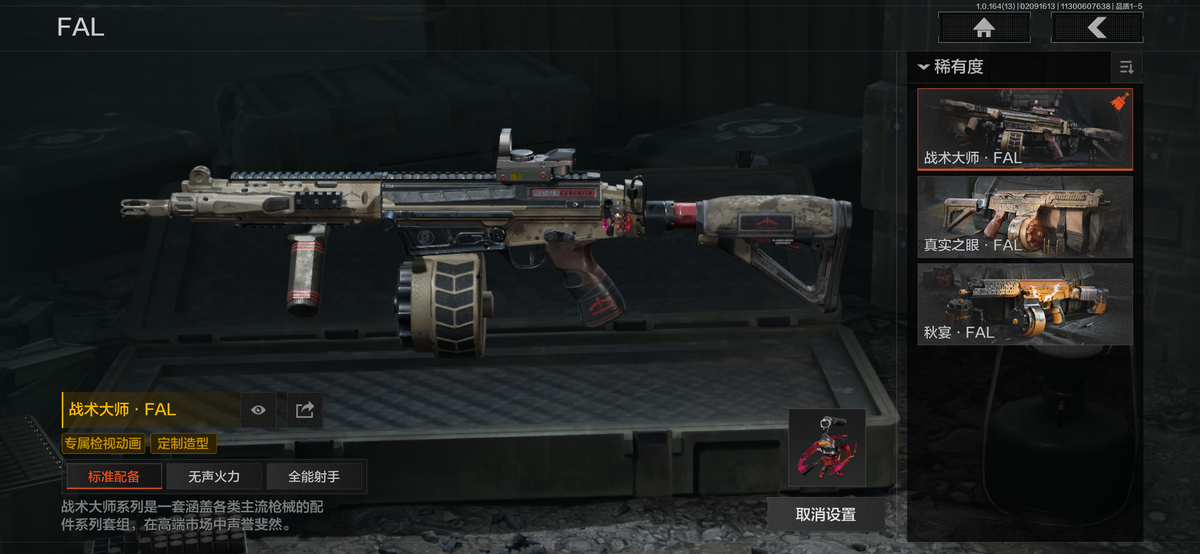Switch to the 无声火力 loadout tab
The width and height of the screenshot is (1200, 554).
pyautogui.click(x=214, y=476)
